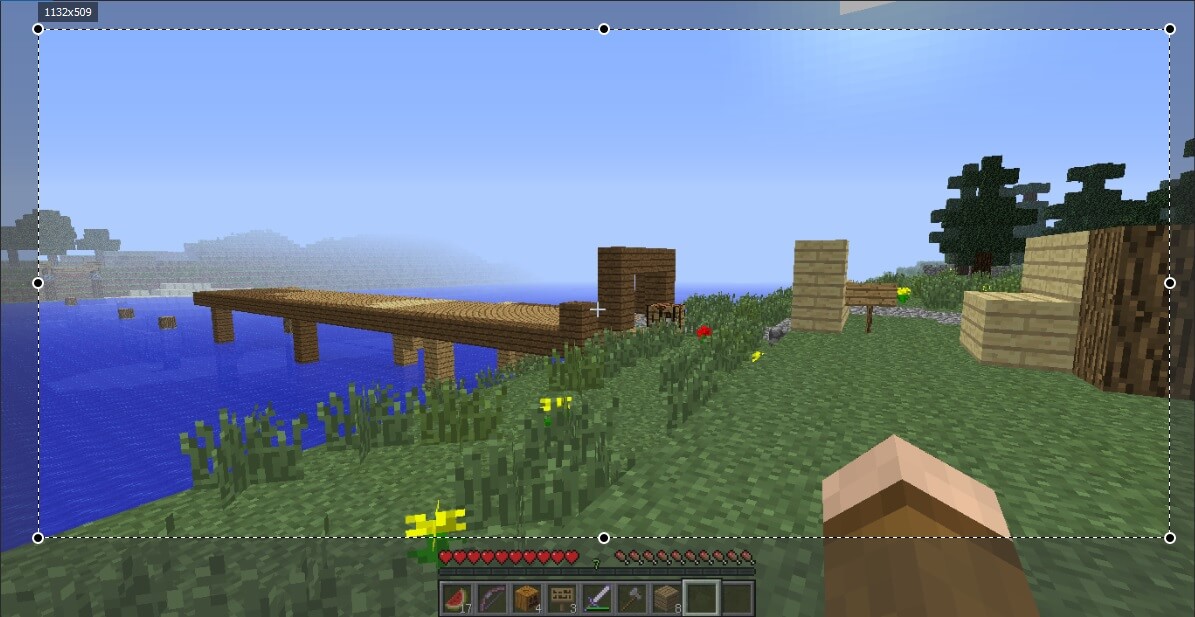Equip the bow from the hotbar

(491, 599)
